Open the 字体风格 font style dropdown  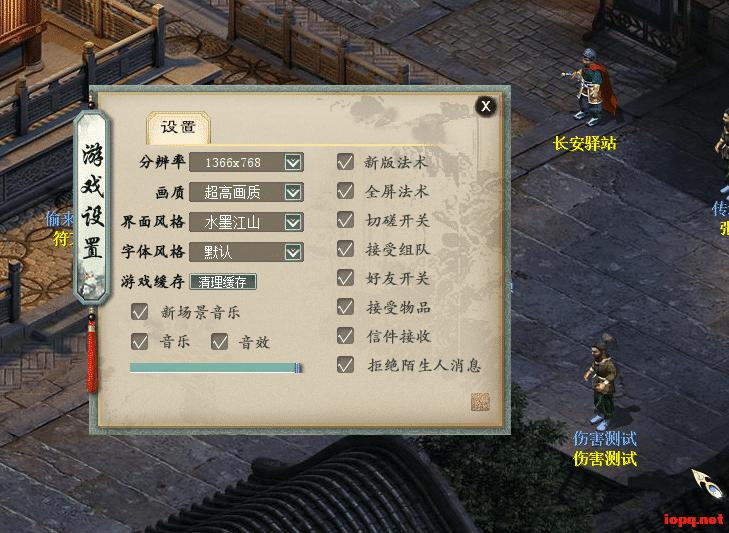coord(293,252)
